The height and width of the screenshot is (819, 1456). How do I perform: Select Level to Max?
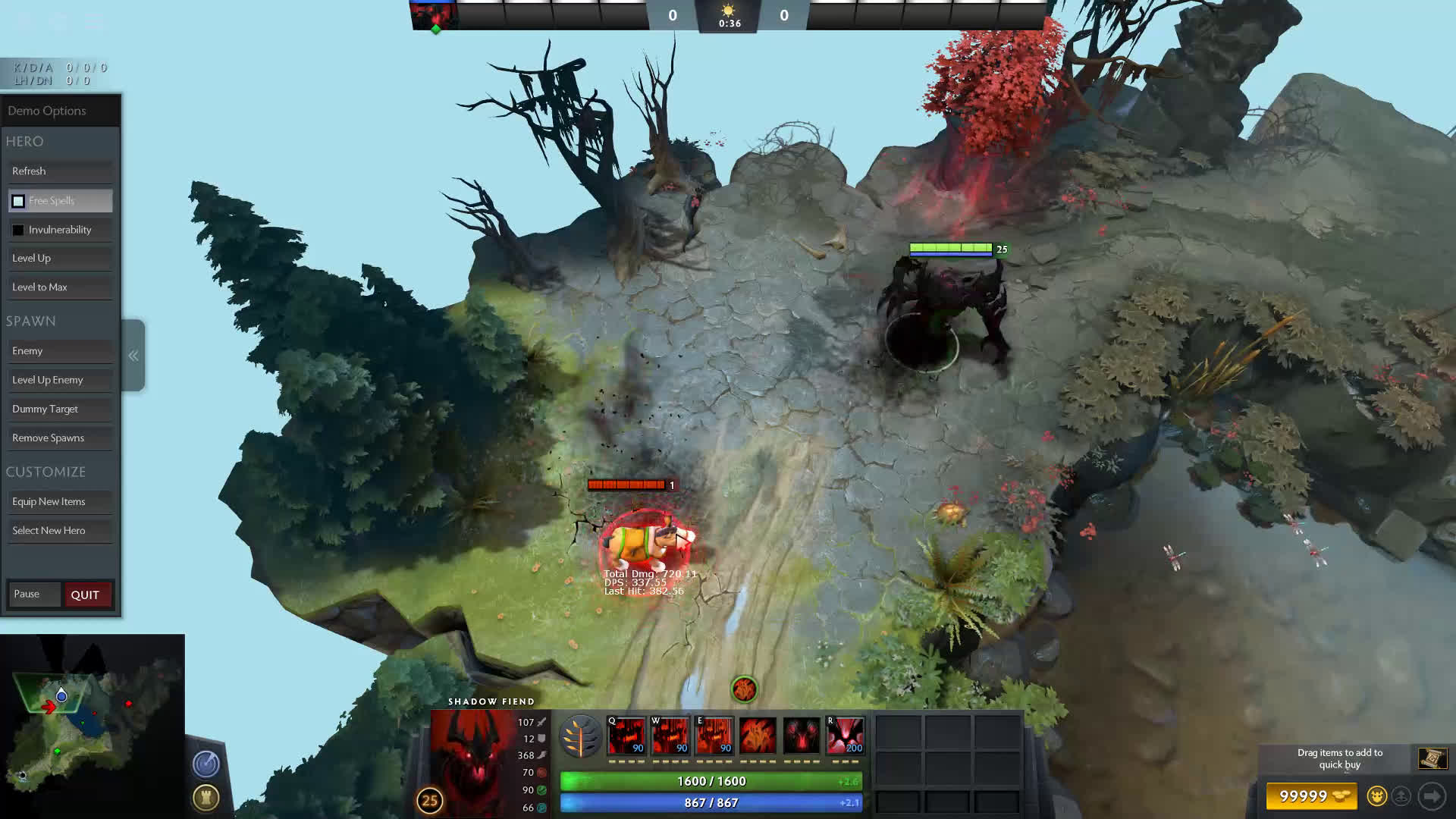tap(60, 287)
